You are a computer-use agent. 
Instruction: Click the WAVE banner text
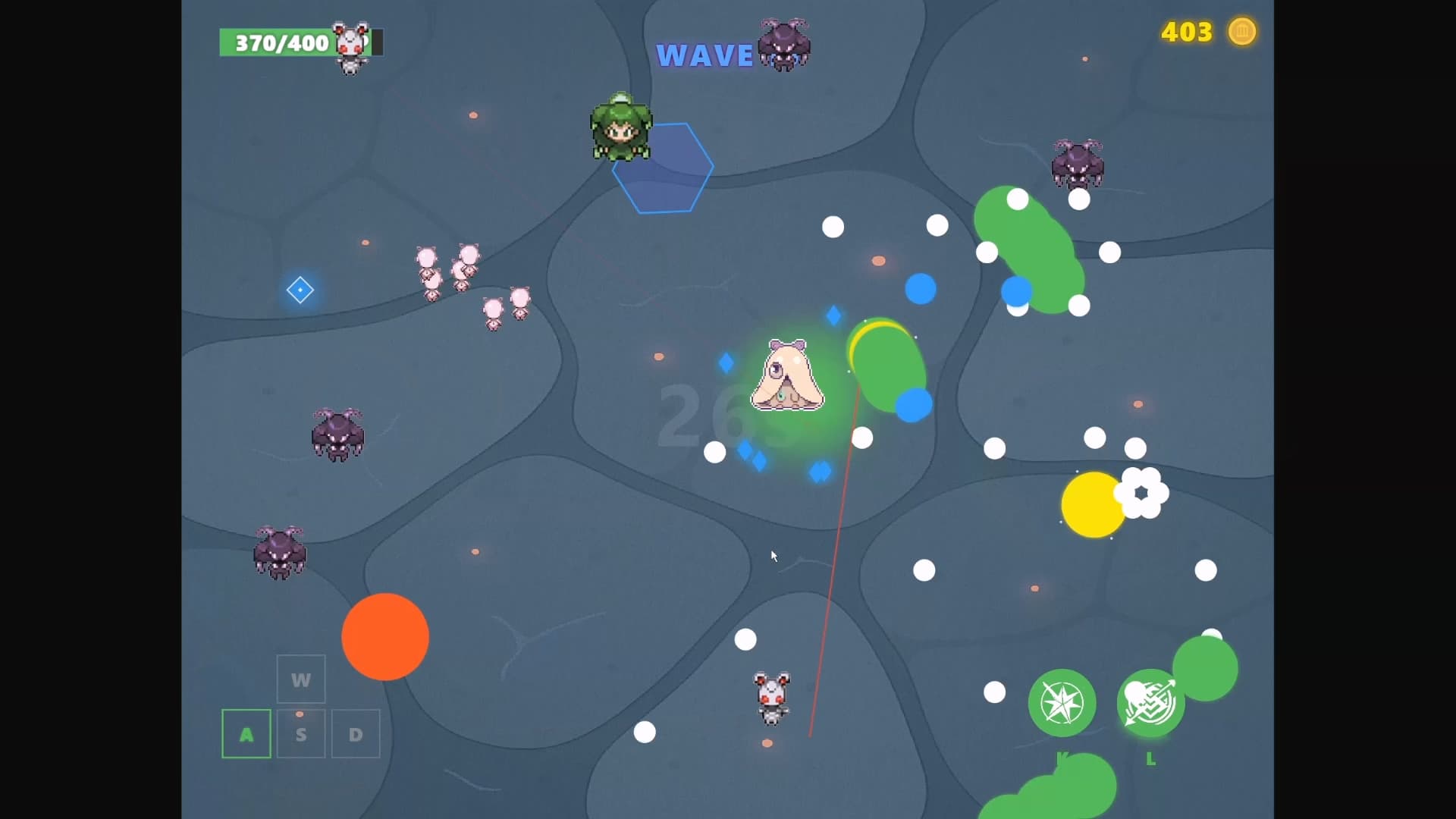pyautogui.click(x=704, y=55)
